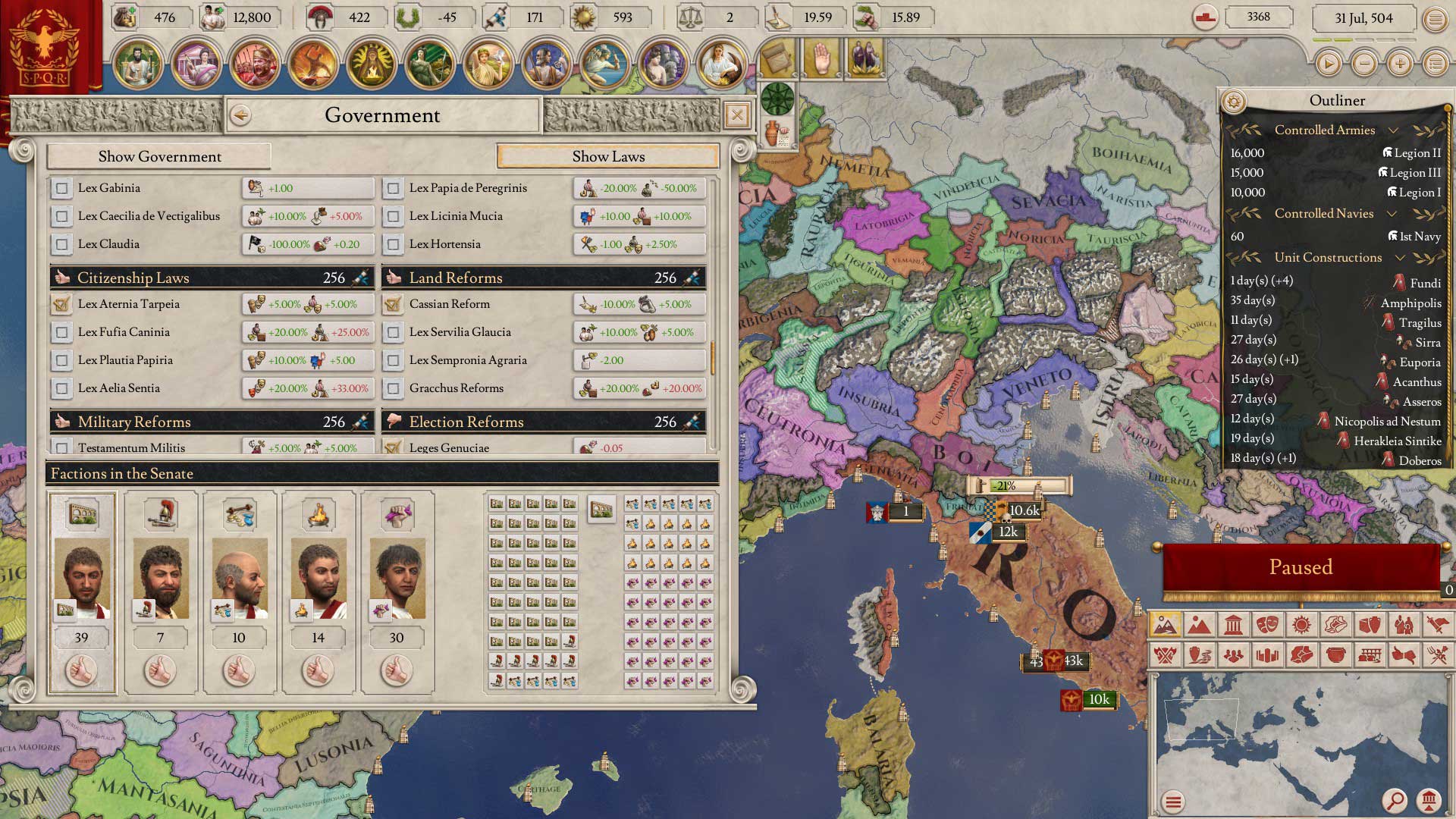Check the Gracchus Reforms law

point(393,388)
